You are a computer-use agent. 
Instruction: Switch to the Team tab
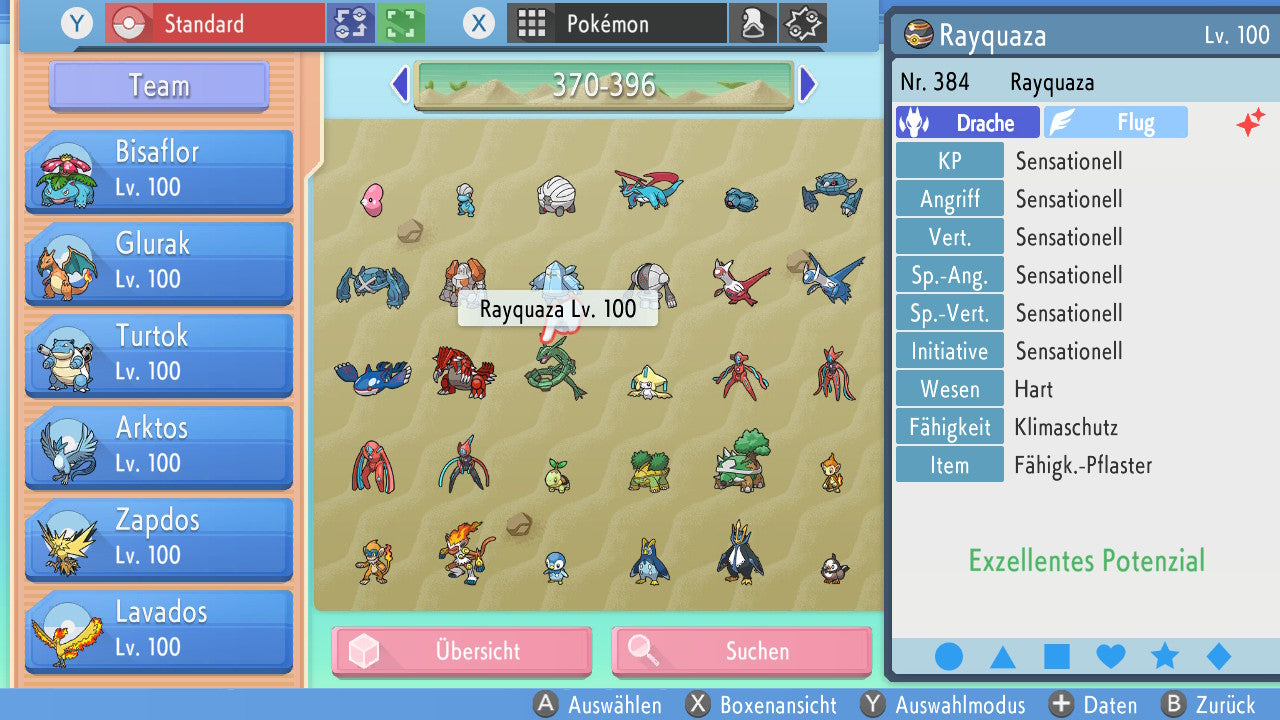coord(157,86)
